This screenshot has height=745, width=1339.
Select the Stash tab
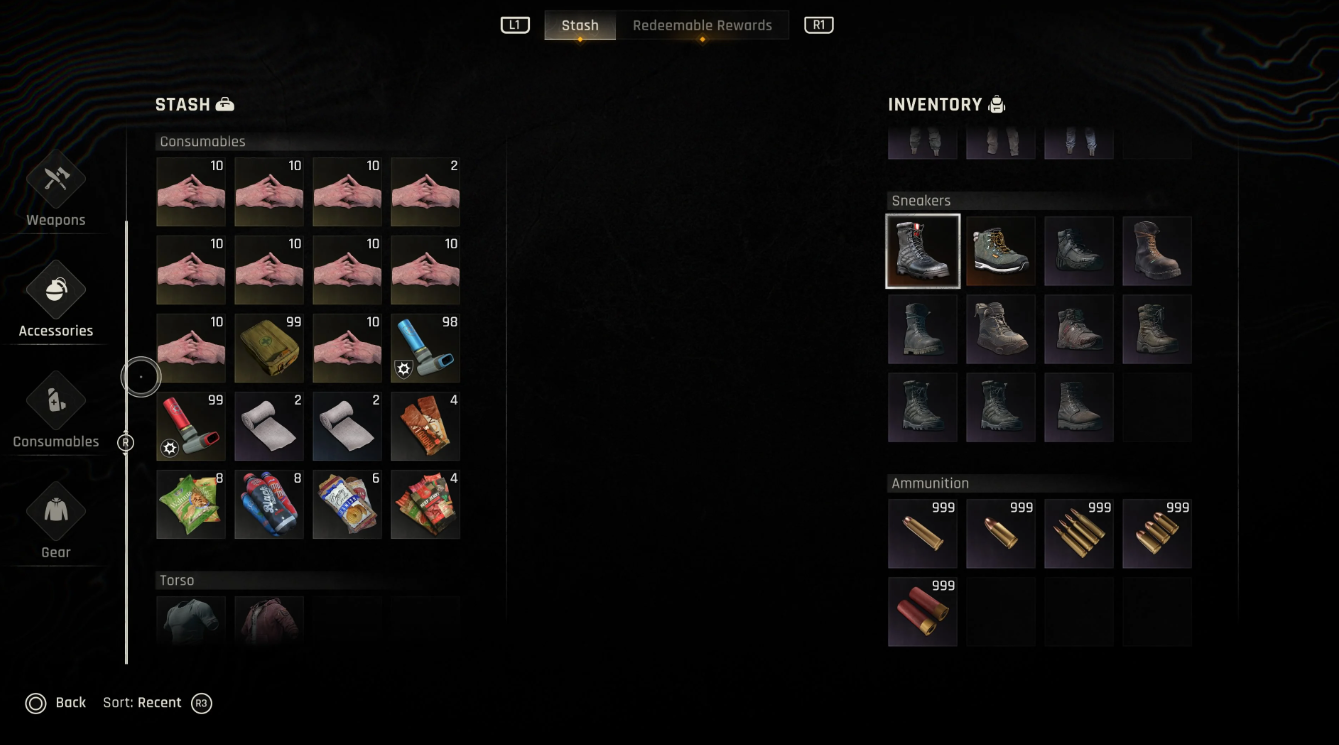580,26
